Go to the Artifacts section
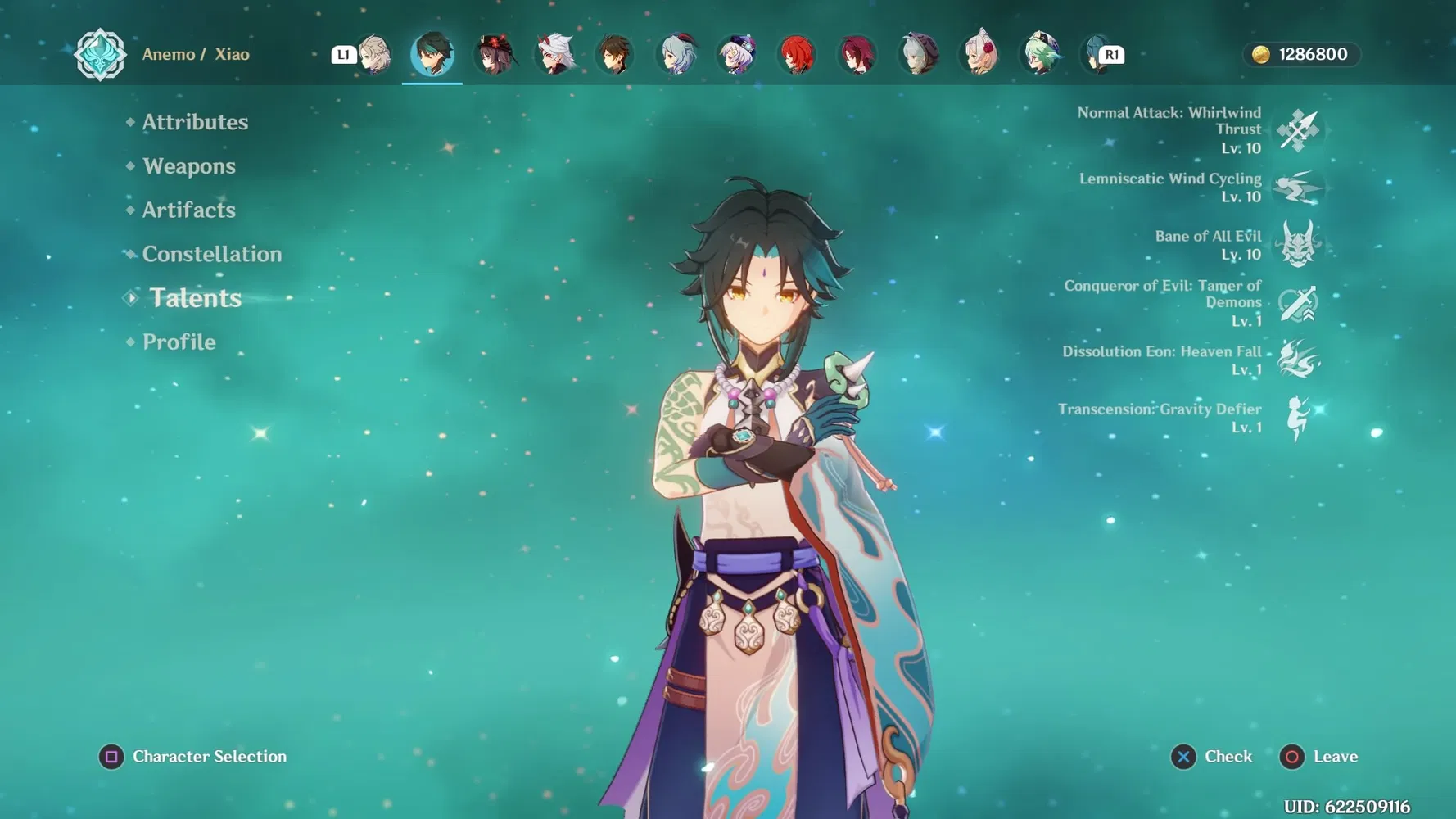The height and width of the screenshot is (819, 1456). (x=189, y=210)
